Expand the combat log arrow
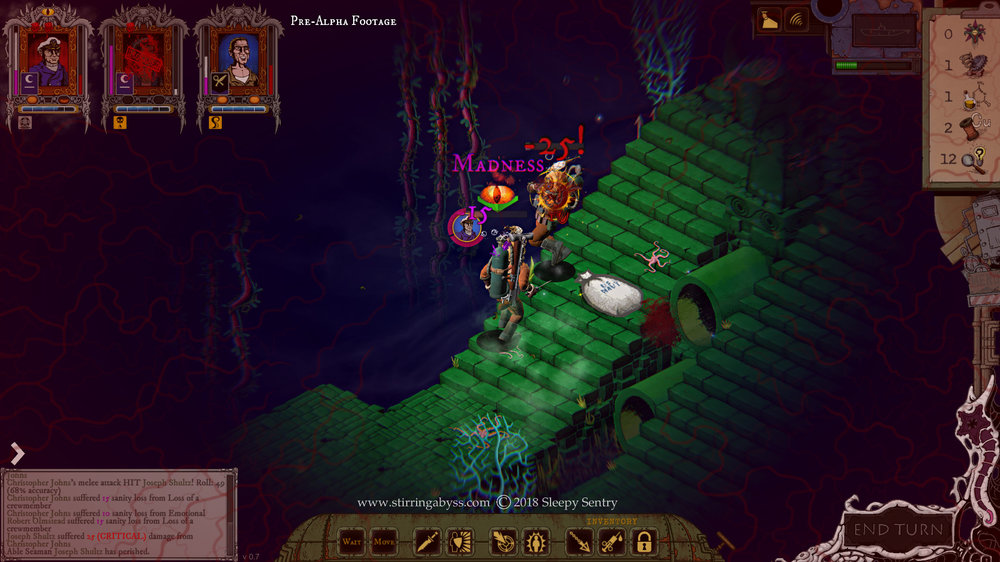This screenshot has width=1000, height=562. coord(17,454)
